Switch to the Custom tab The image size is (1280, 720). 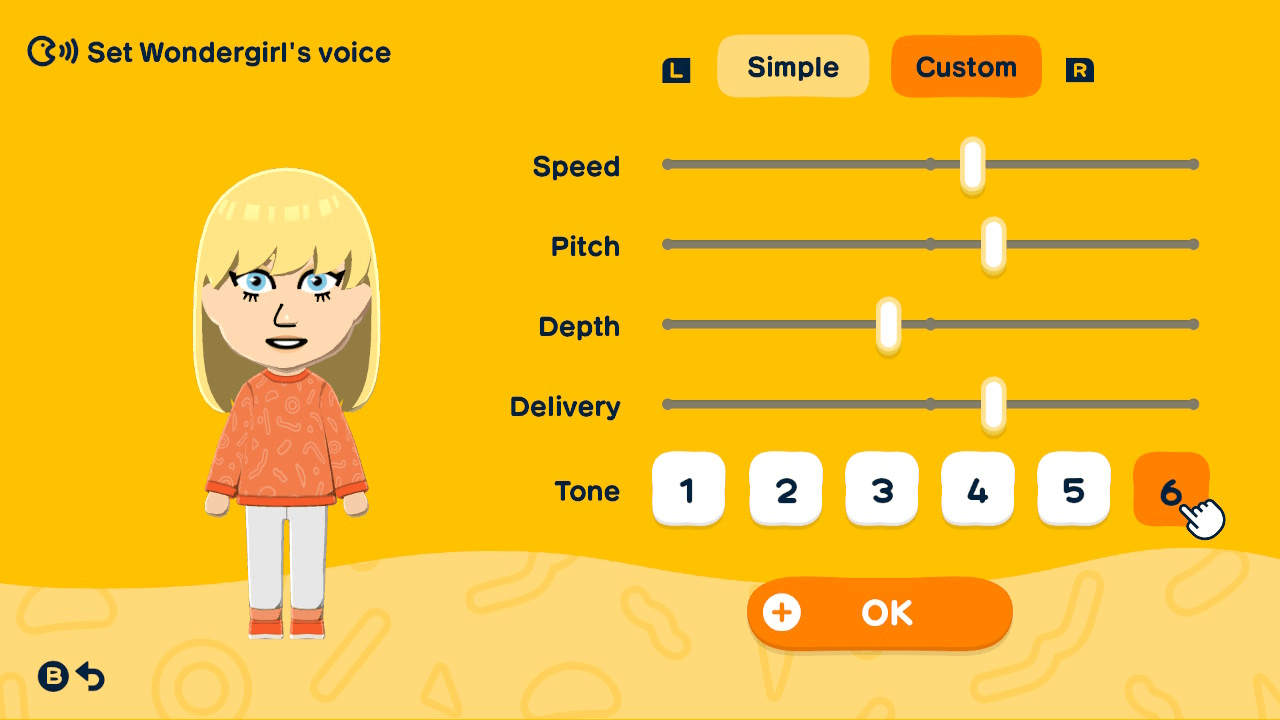(x=966, y=67)
